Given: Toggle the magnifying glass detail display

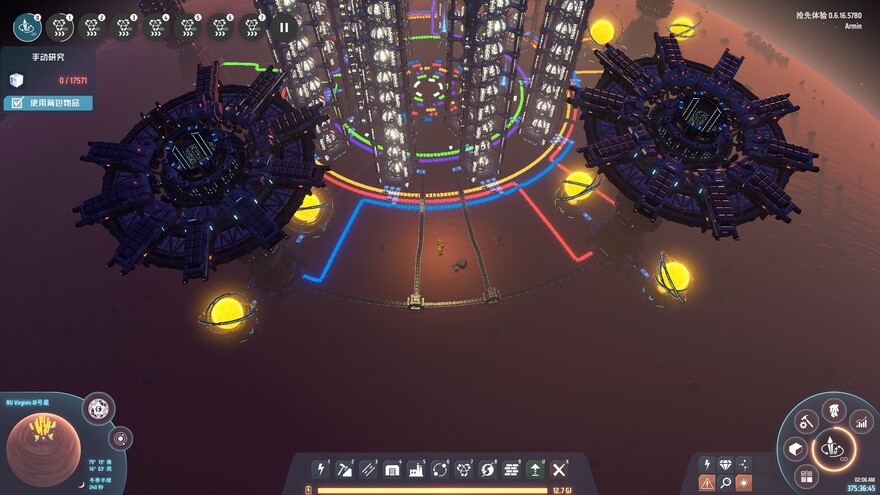Looking at the screenshot, I should tap(725, 483).
